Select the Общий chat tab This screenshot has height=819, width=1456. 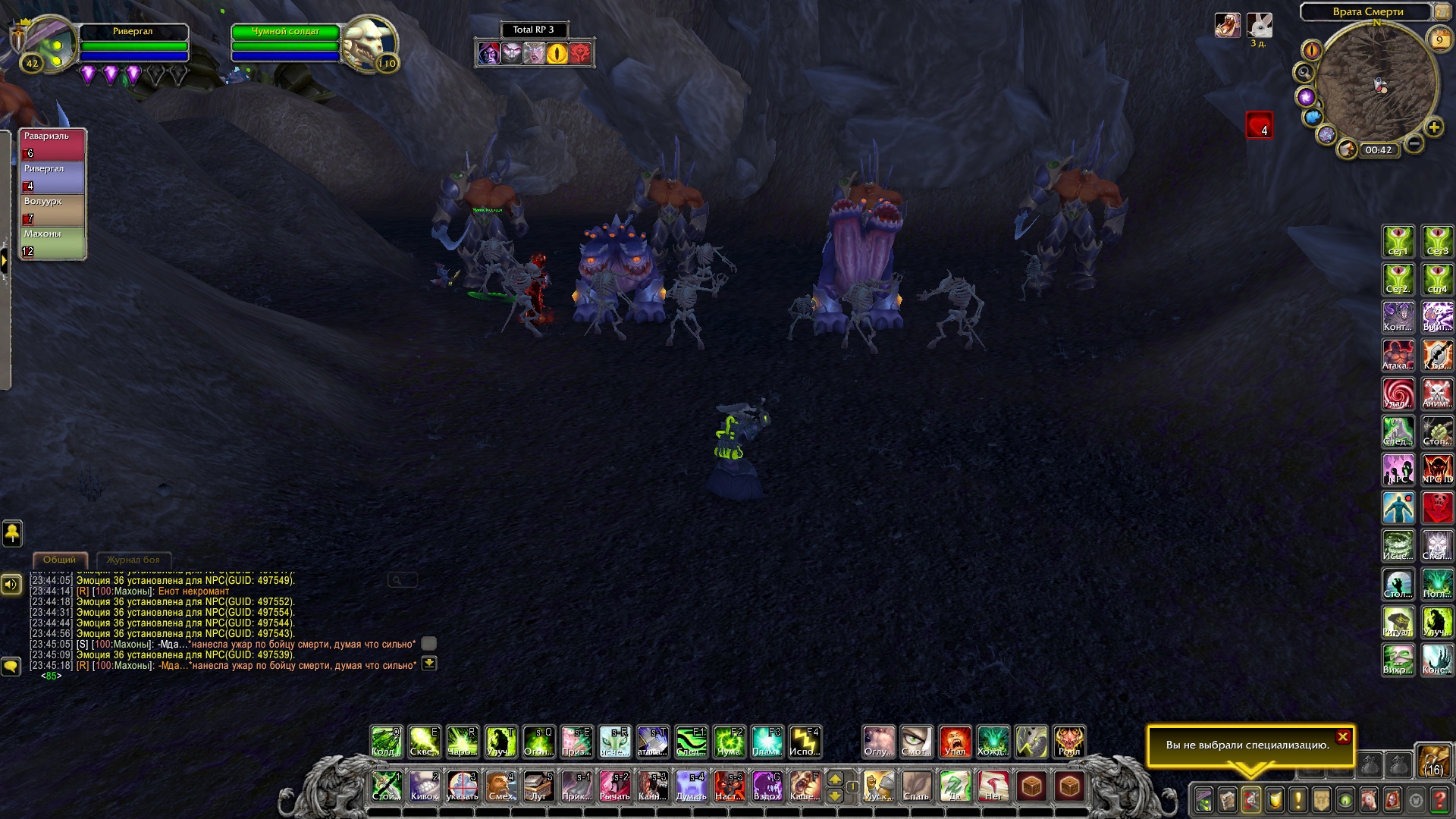59,560
